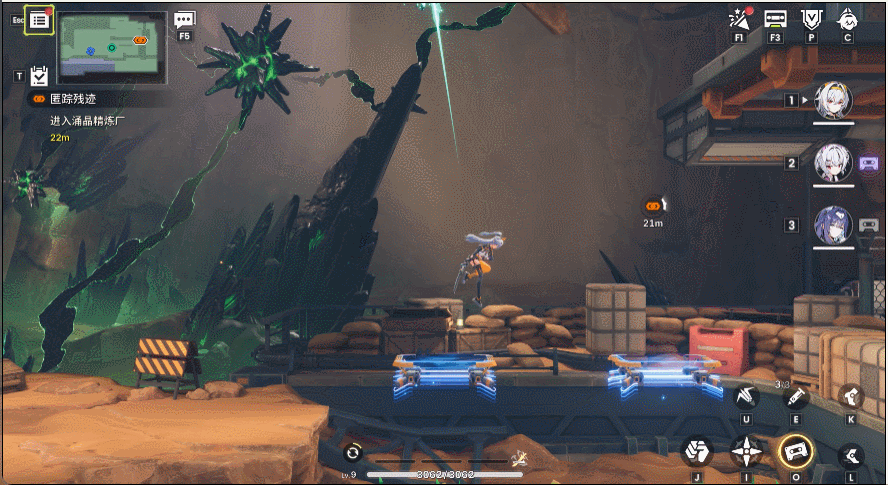Switch to third purple-haired party member
The width and height of the screenshot is (888, 485).
tap(833, 225)
